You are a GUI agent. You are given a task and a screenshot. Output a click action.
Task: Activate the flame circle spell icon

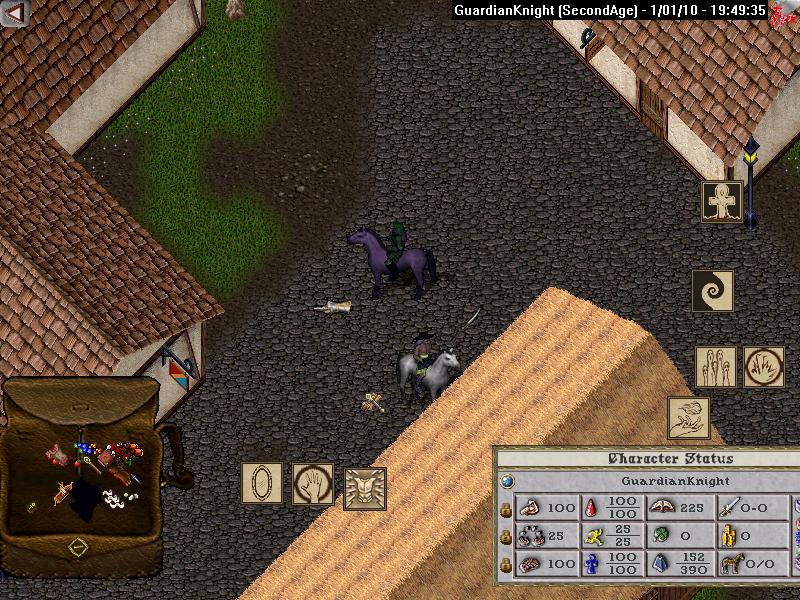point(764,367)
